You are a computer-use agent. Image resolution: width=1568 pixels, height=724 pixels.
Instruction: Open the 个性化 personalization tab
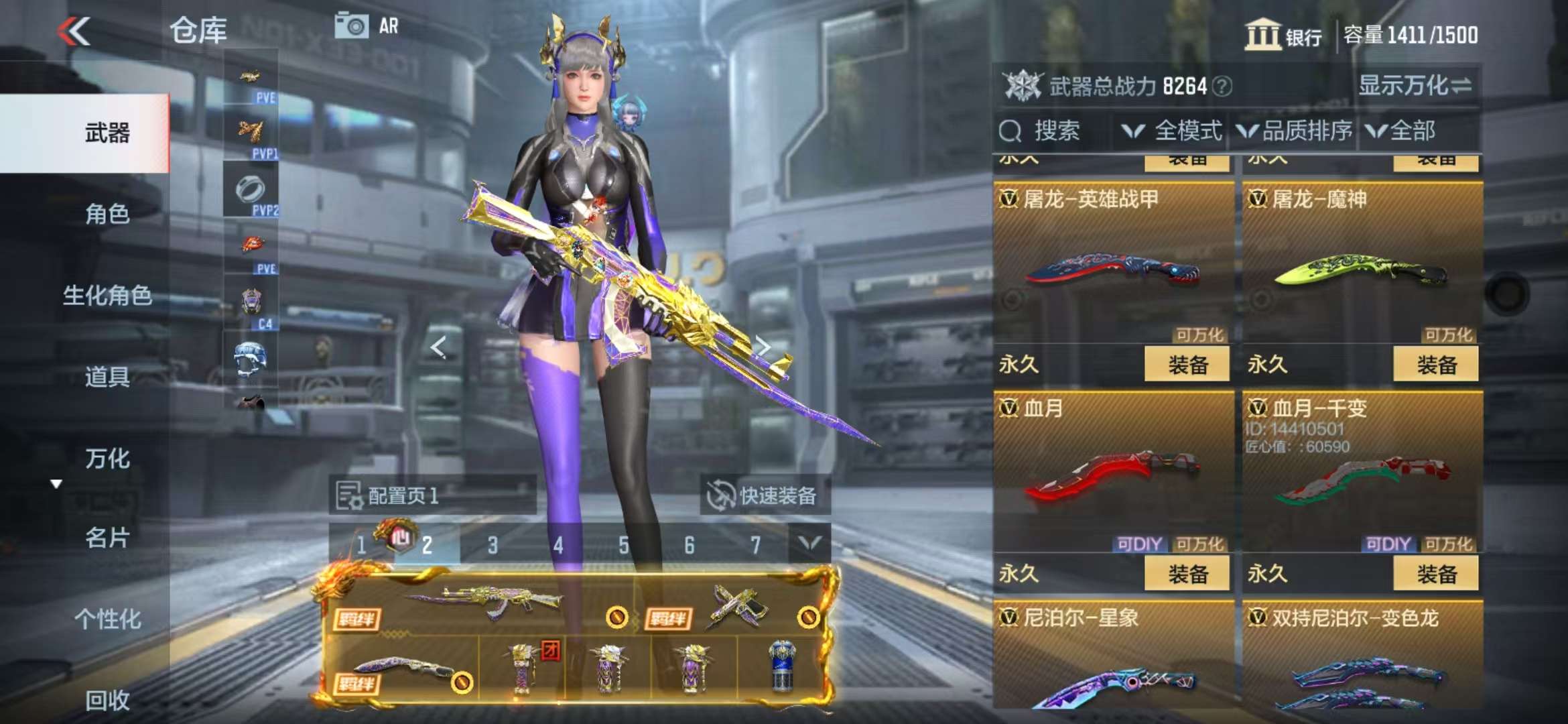pyautogui.click(x=107, y=619)
